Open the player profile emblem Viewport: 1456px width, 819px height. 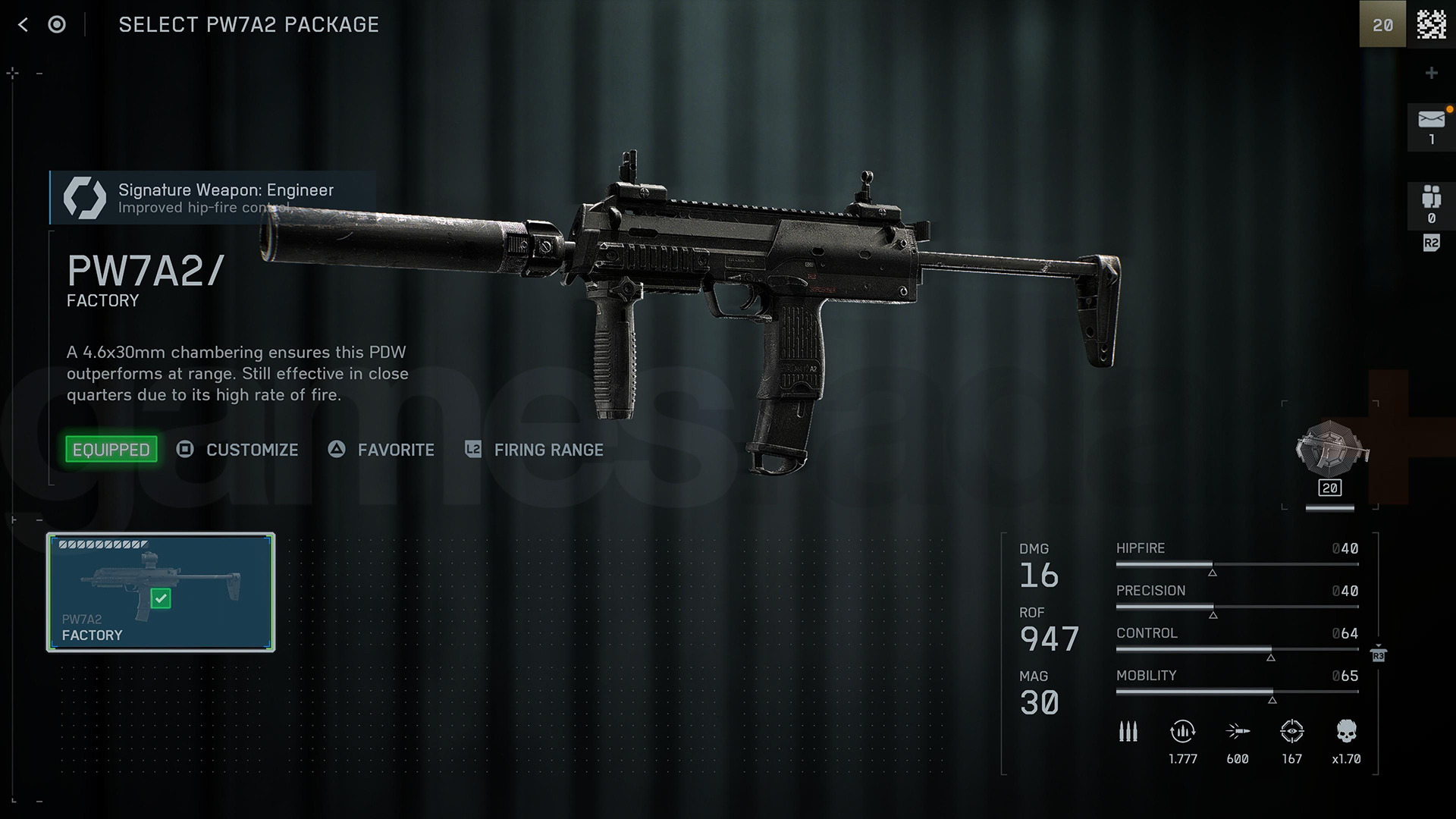coord(1431,25)
